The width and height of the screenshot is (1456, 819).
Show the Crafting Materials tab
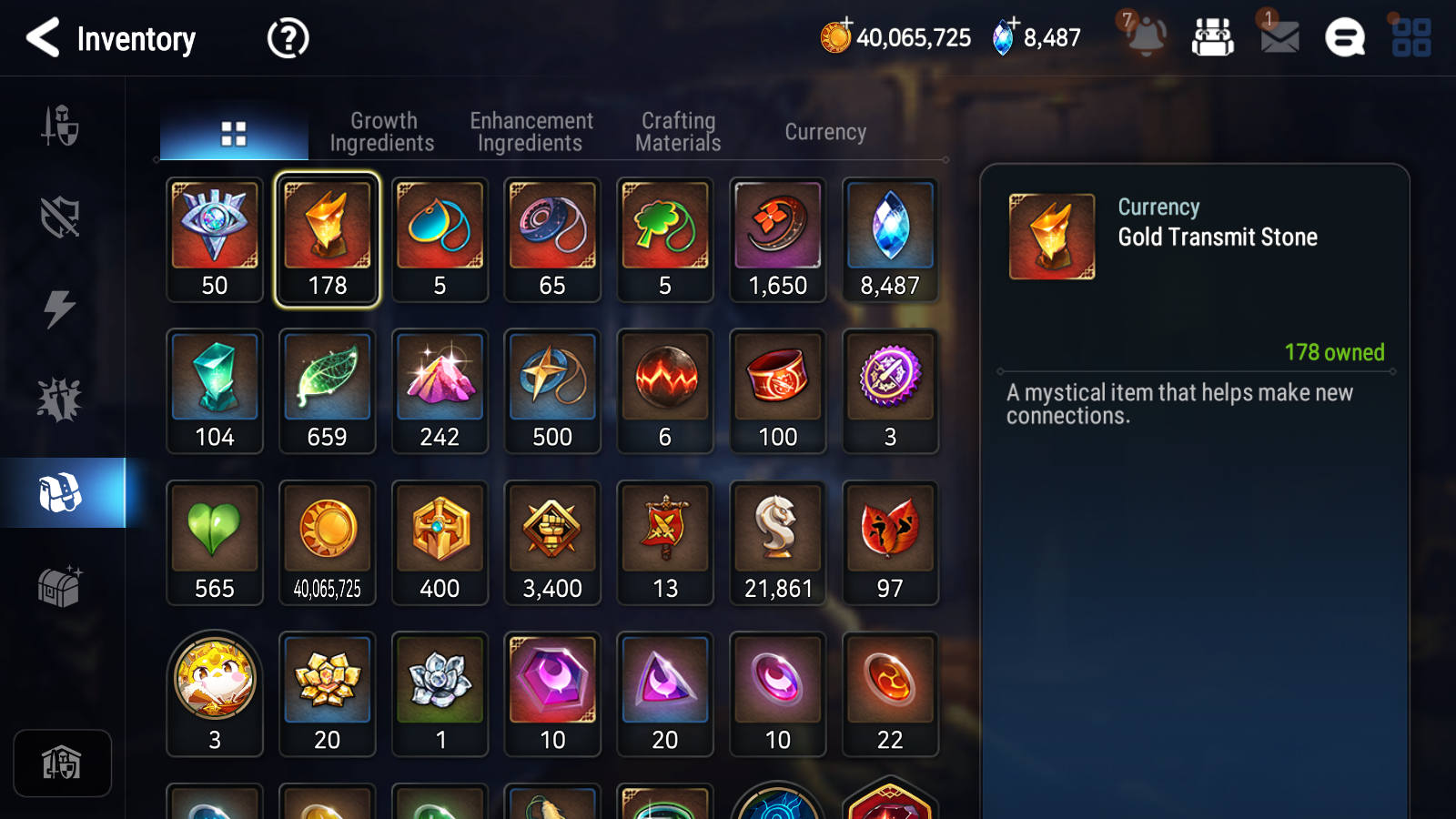click(x=678, y=133)
